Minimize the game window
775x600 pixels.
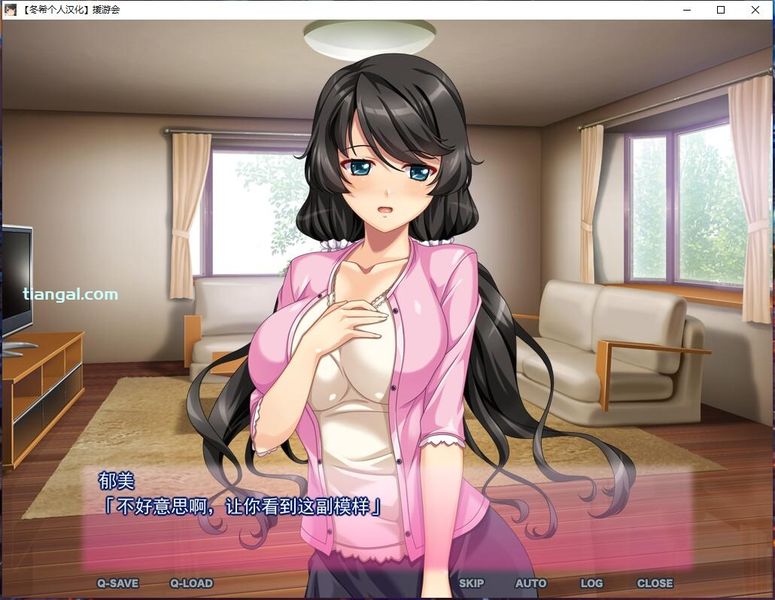(x=686, y=10)
